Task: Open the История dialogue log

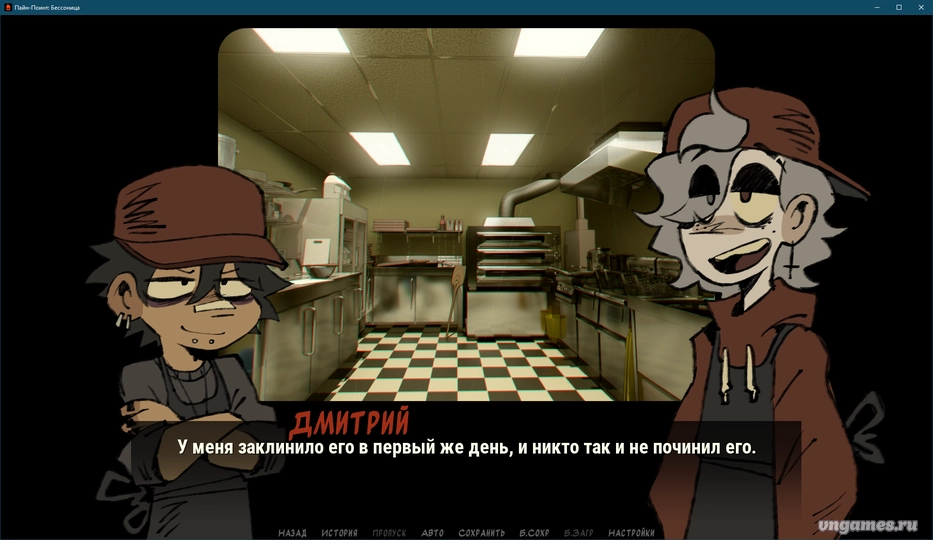Action: click(x=339, y=533)
